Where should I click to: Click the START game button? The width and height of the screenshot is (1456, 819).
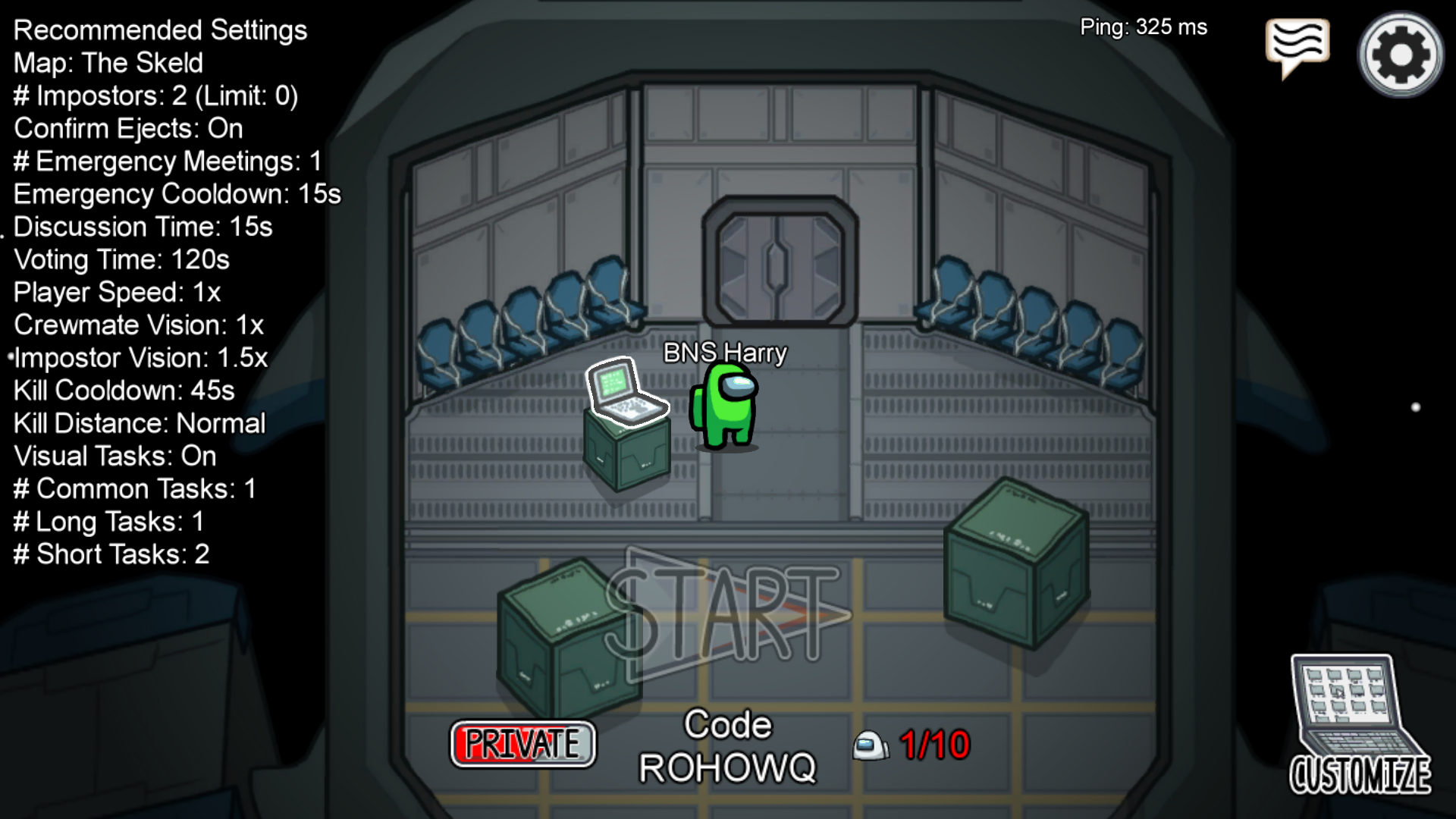point(728,614)
